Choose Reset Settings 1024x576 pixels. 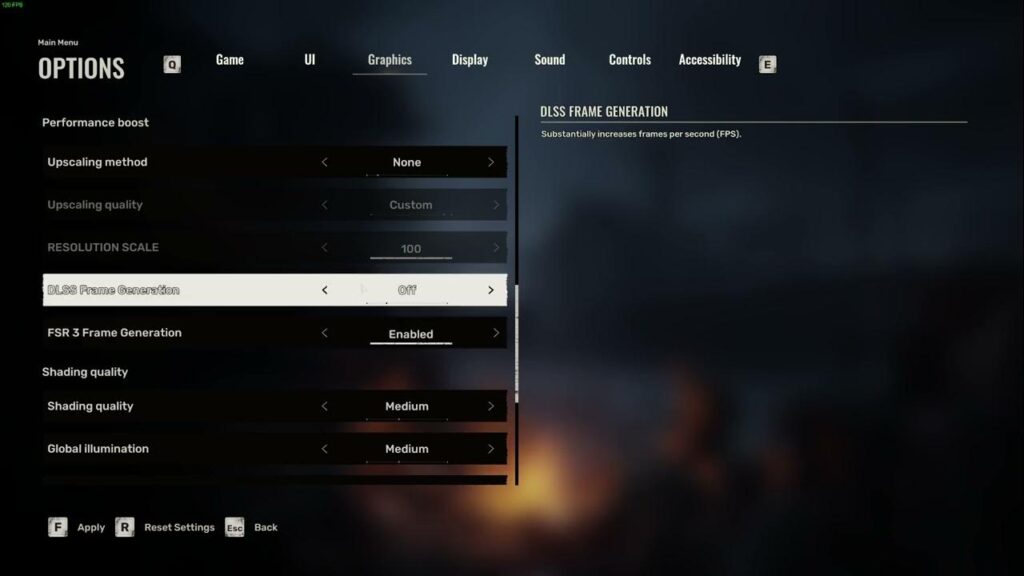165,527
